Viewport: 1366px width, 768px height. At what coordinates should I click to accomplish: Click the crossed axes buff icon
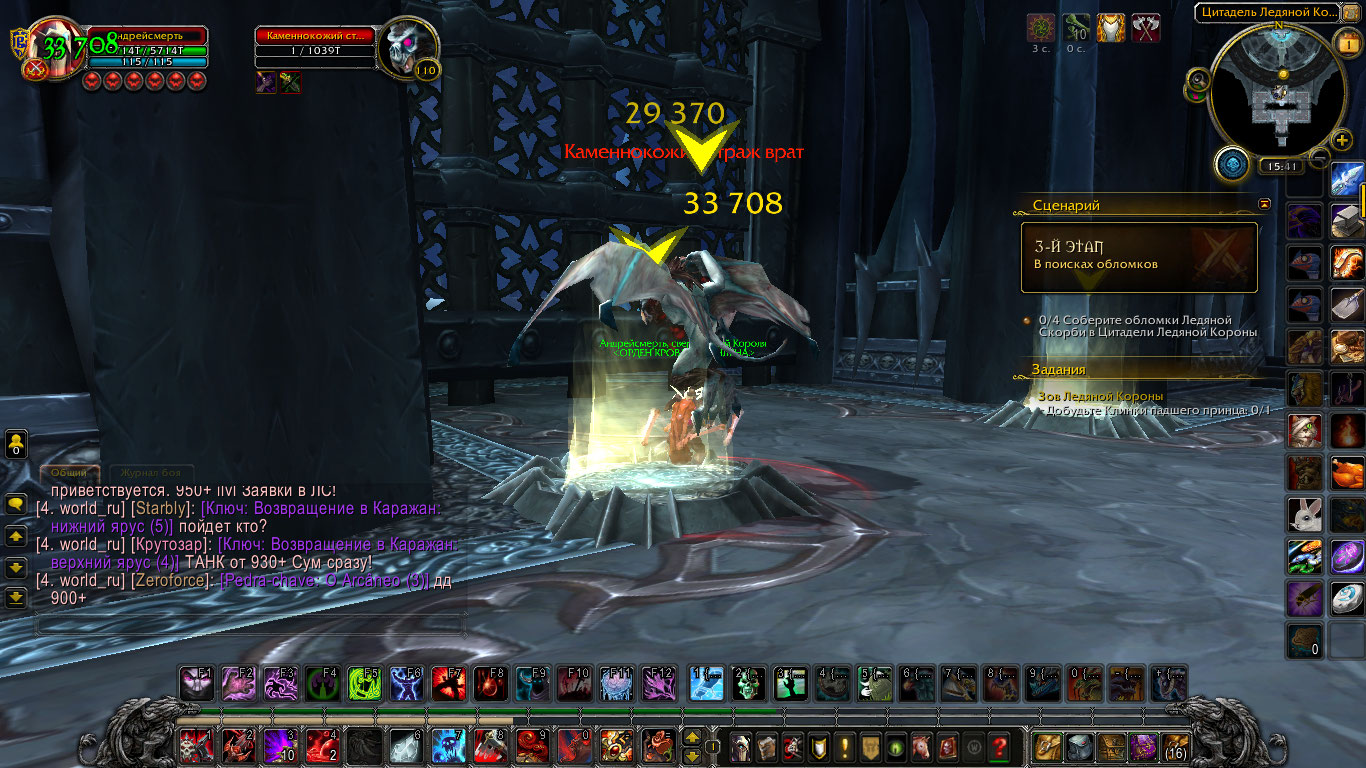(x=1145, y=27)
